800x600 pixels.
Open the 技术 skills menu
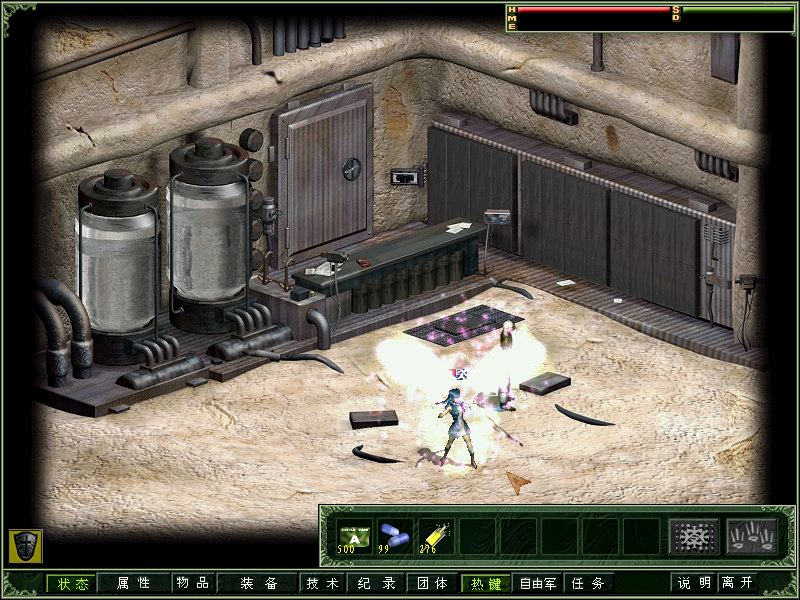click(x=323, y=583)
